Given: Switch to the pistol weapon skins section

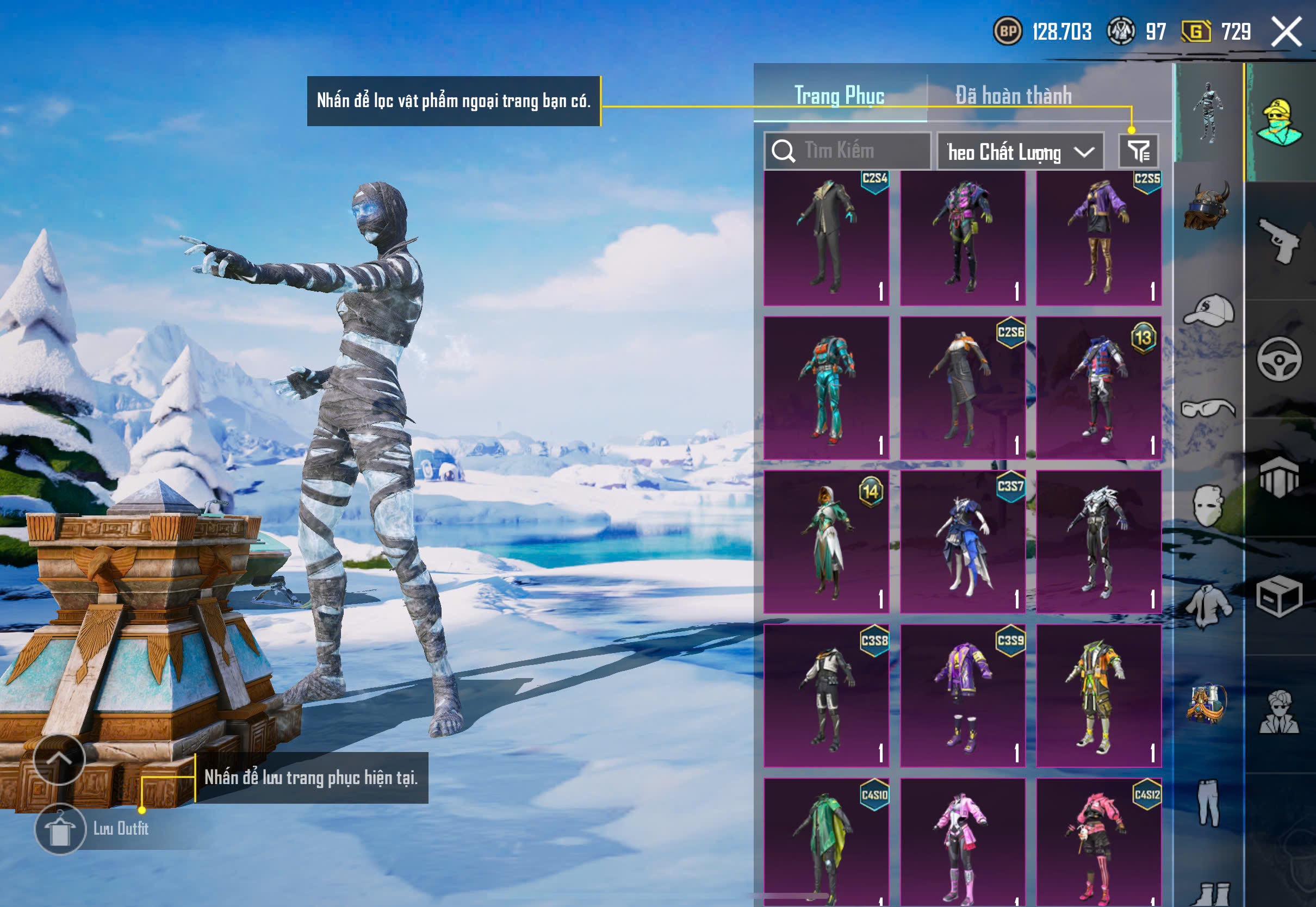Looking at the screenshot, I should (x=1280, y=241).
